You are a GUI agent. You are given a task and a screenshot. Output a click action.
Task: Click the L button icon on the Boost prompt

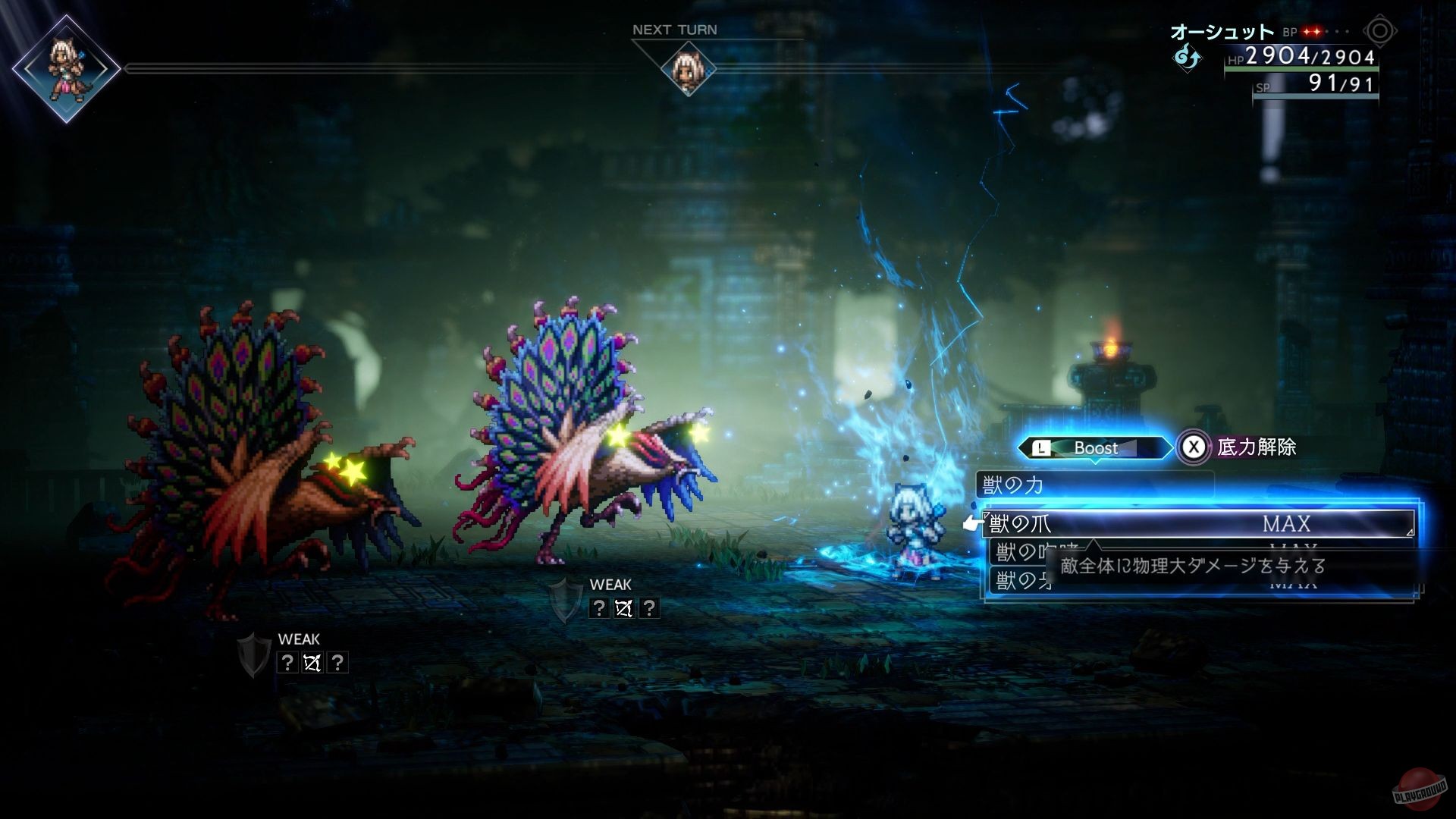1040,449
